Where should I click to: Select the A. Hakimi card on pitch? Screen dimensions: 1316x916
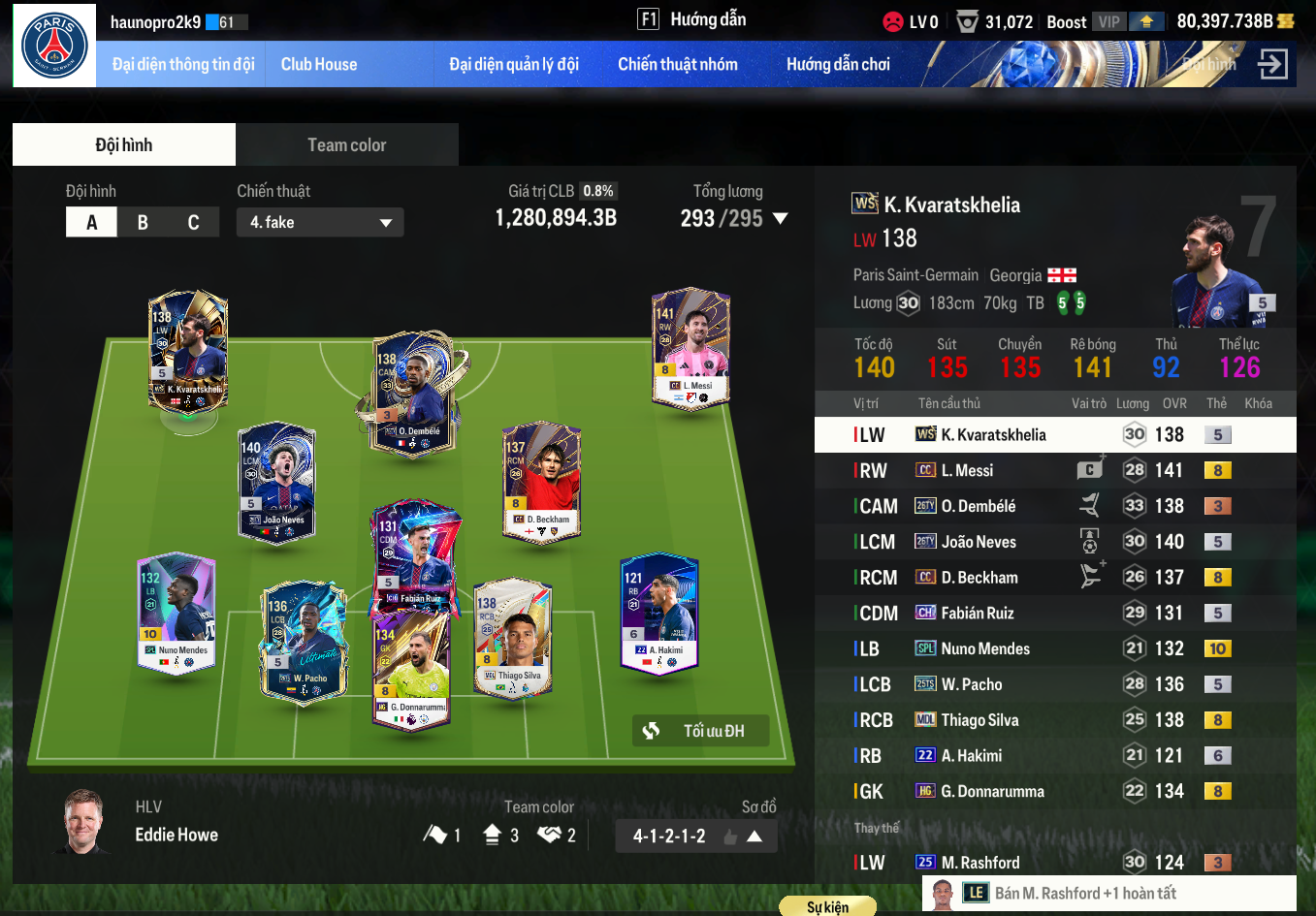[658, 613]
